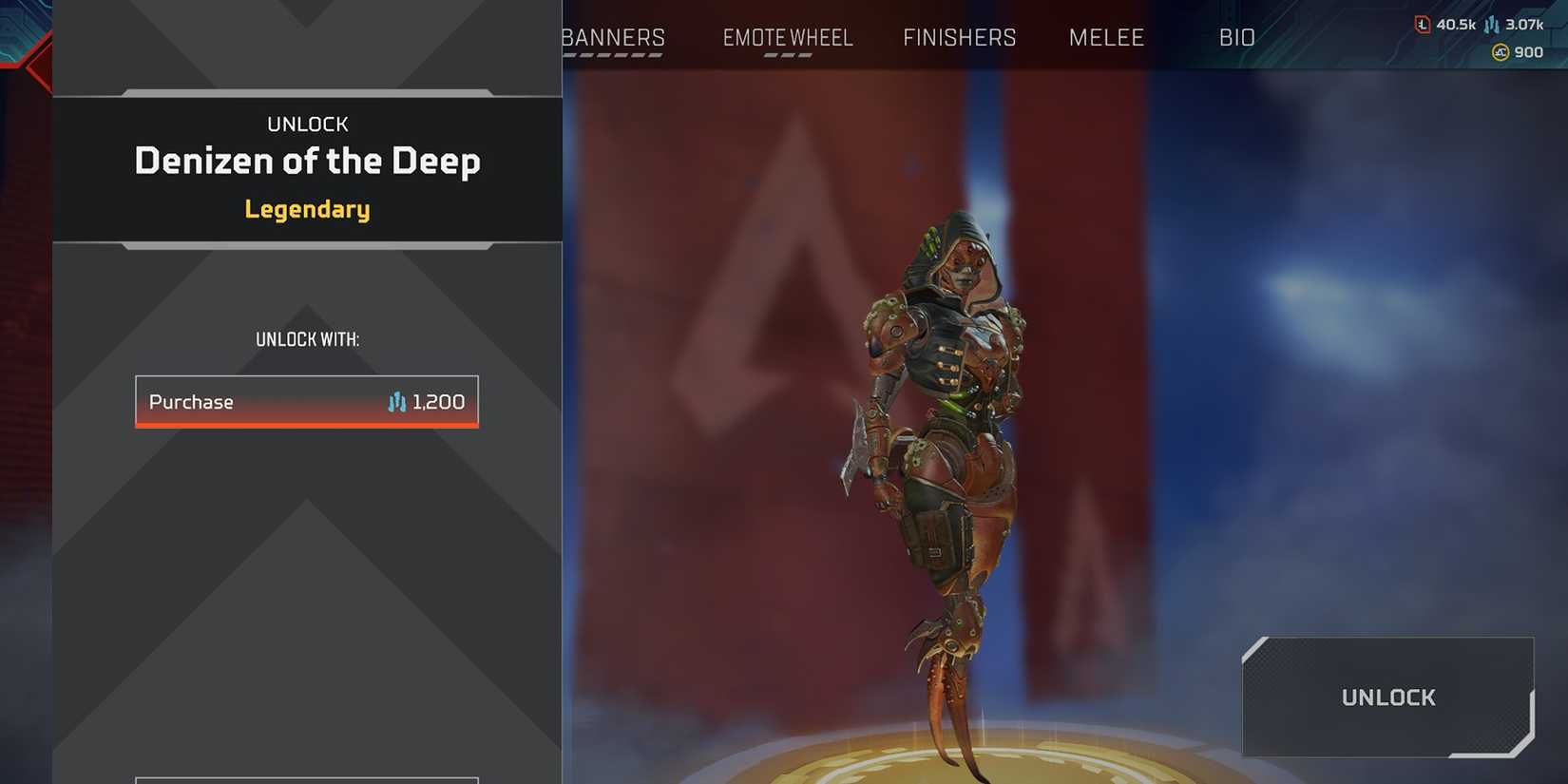Click the partially visible option below the Purchase panel
This screenshot has height=784, width=1568.
(306, 779)
